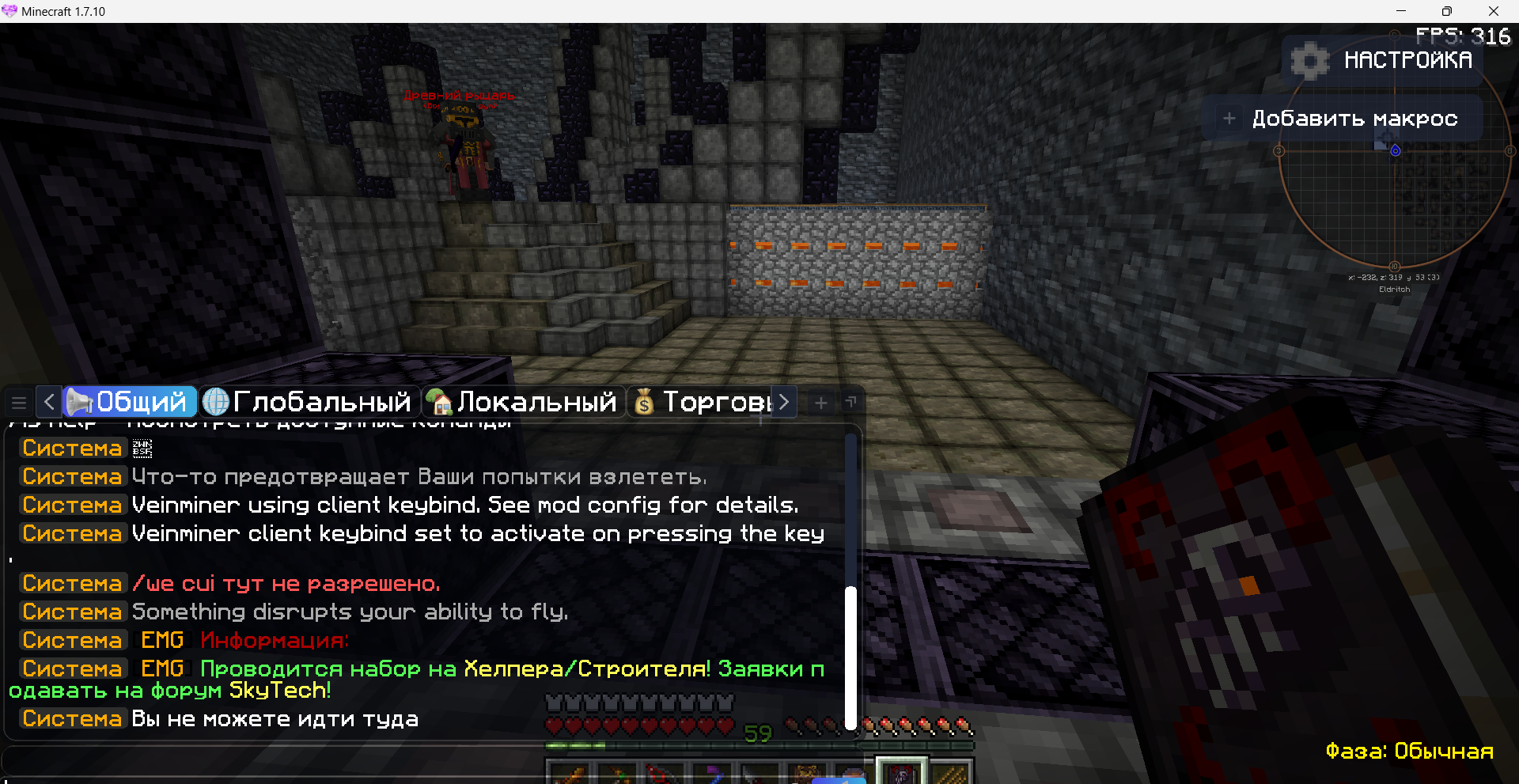Switch to the Общий chat tab
This screenshot has height=784, width=1519.
(131, 402)
